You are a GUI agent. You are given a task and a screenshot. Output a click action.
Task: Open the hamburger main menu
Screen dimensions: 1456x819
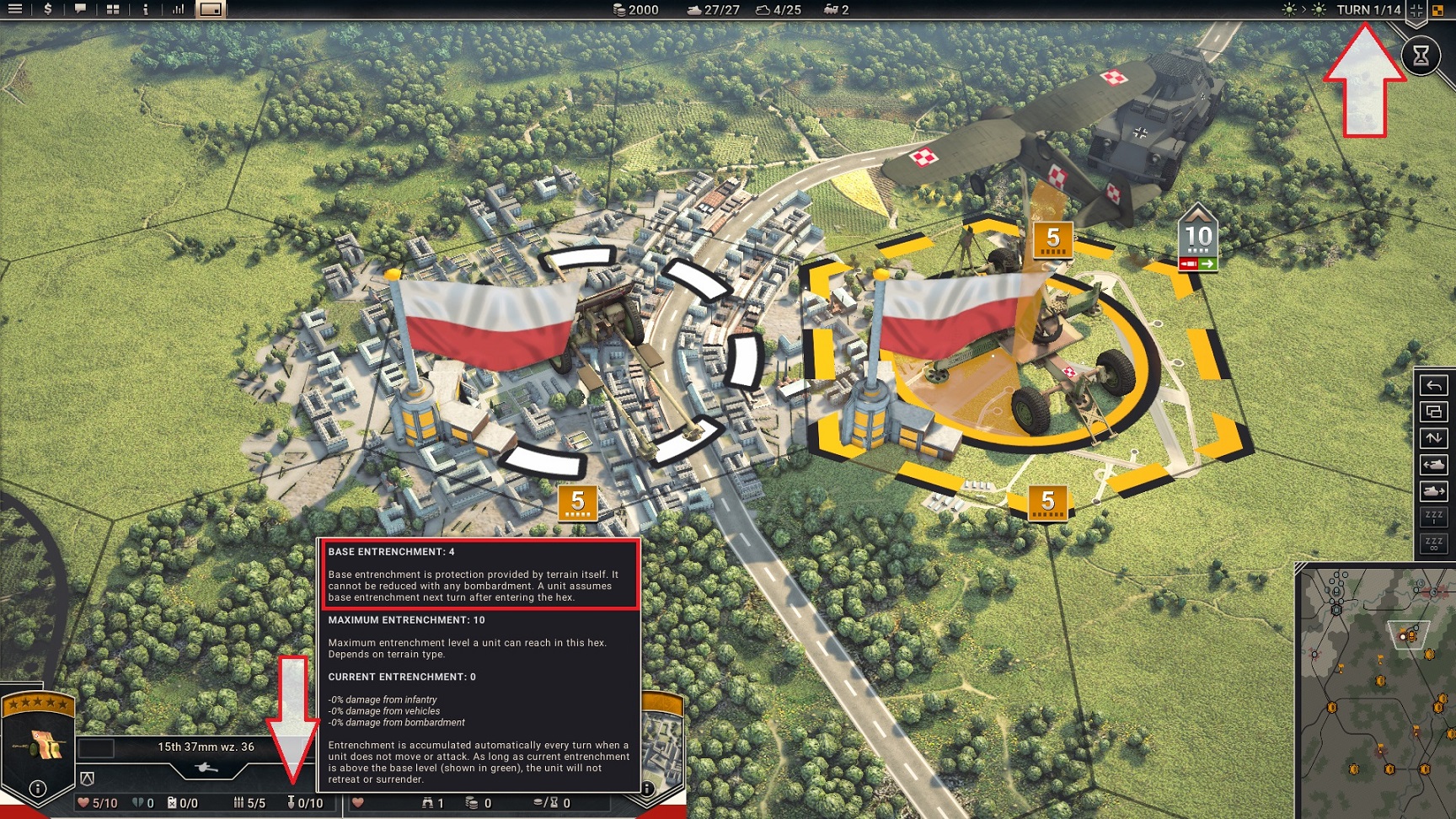tap(14, 9)
